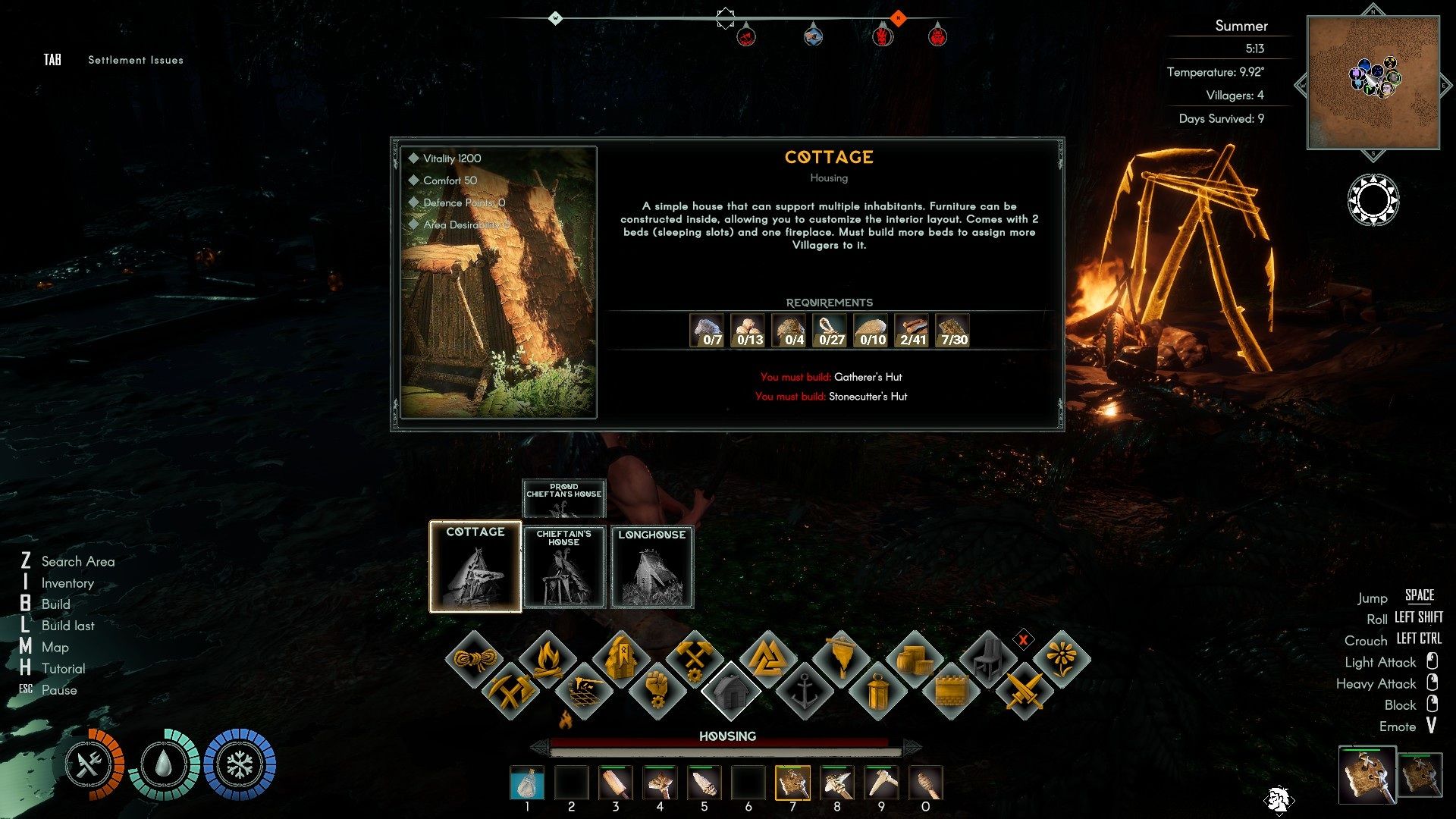Select the barrels storage build category
Viewport: 1456px width, 819px height.
pyautogui.click(x=914, y=657)
